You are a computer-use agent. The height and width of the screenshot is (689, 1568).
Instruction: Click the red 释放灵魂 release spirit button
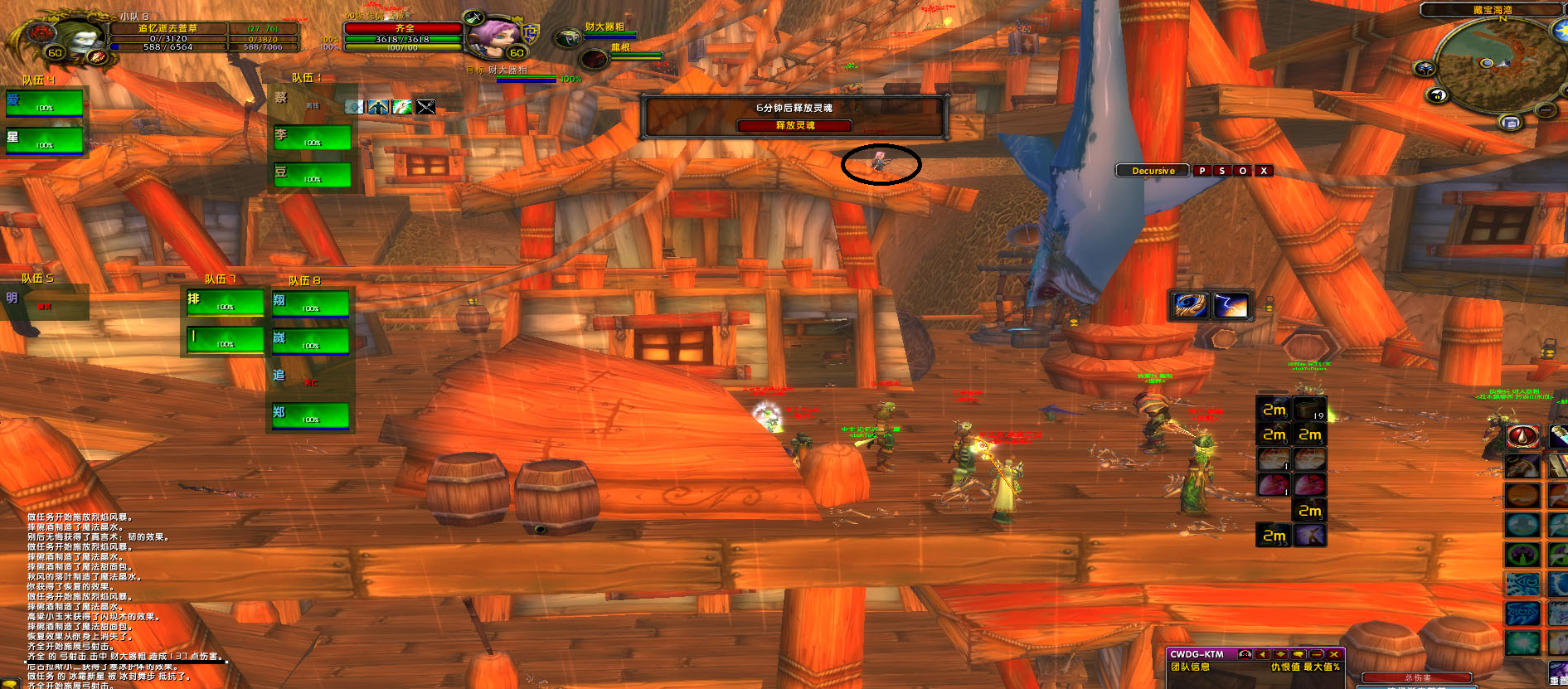coord(794,125)
